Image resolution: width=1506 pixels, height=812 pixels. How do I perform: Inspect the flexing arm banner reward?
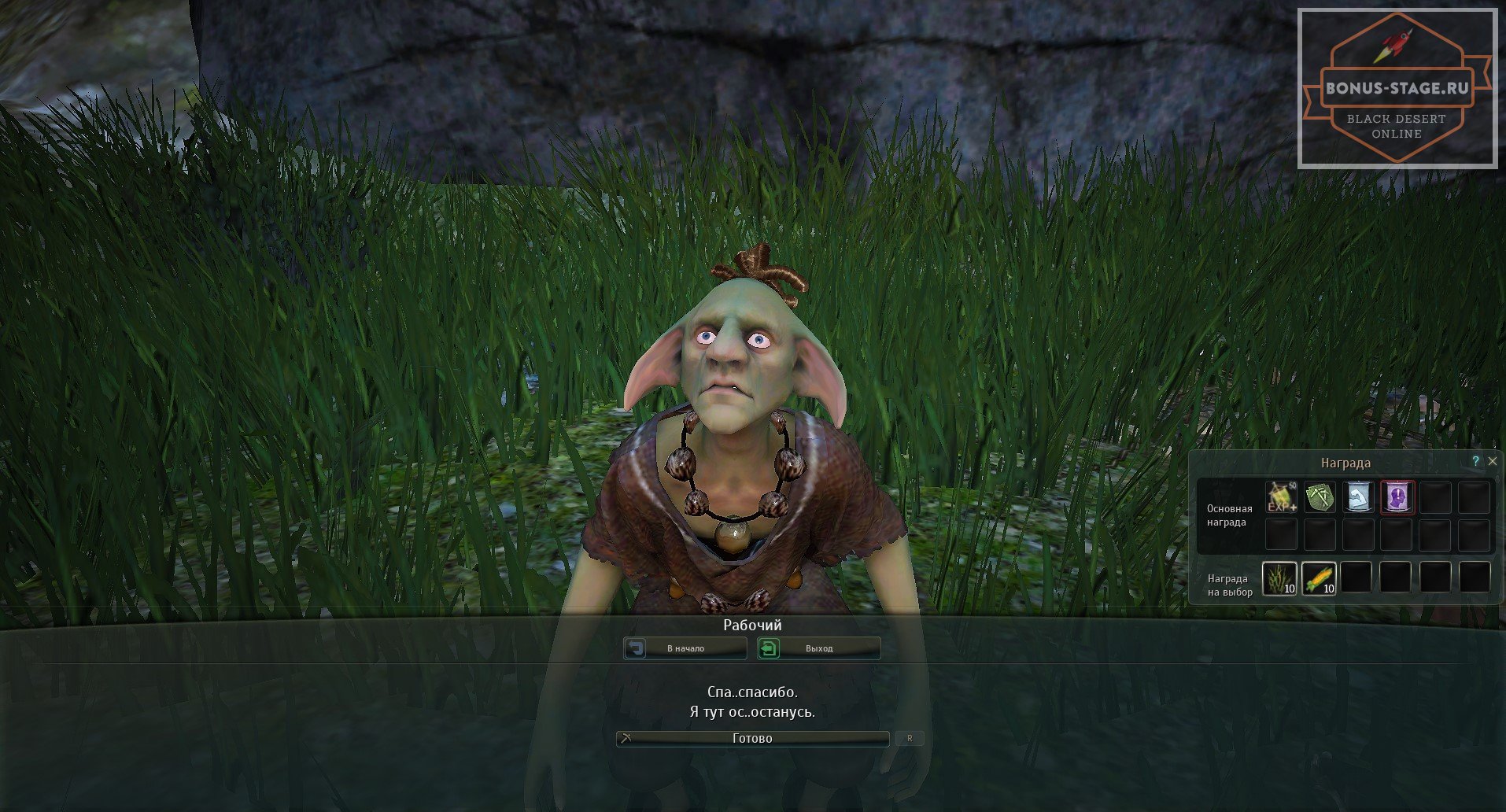click(x=1358, y=497)
